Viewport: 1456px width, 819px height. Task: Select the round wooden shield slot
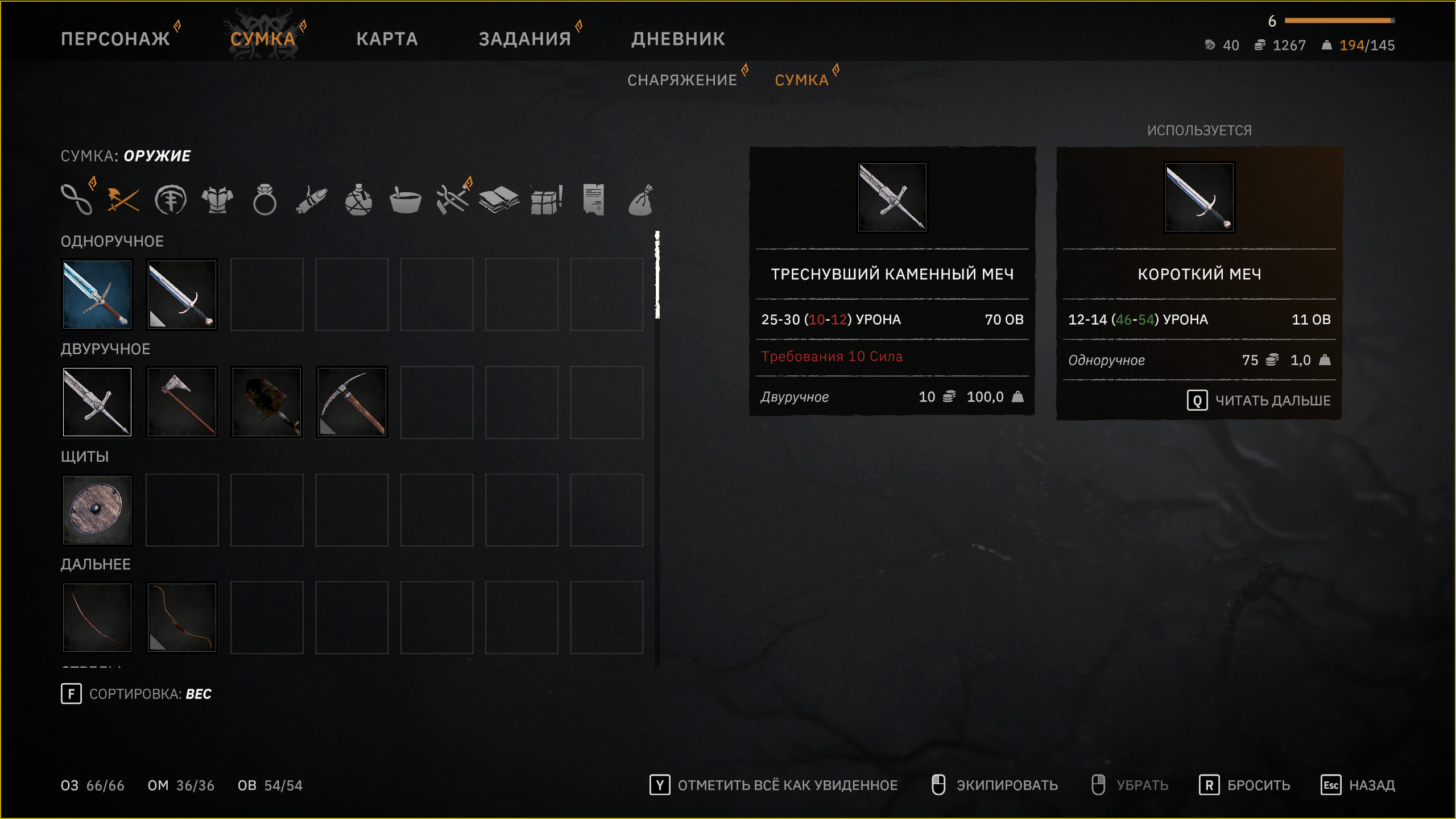point(97,510)
